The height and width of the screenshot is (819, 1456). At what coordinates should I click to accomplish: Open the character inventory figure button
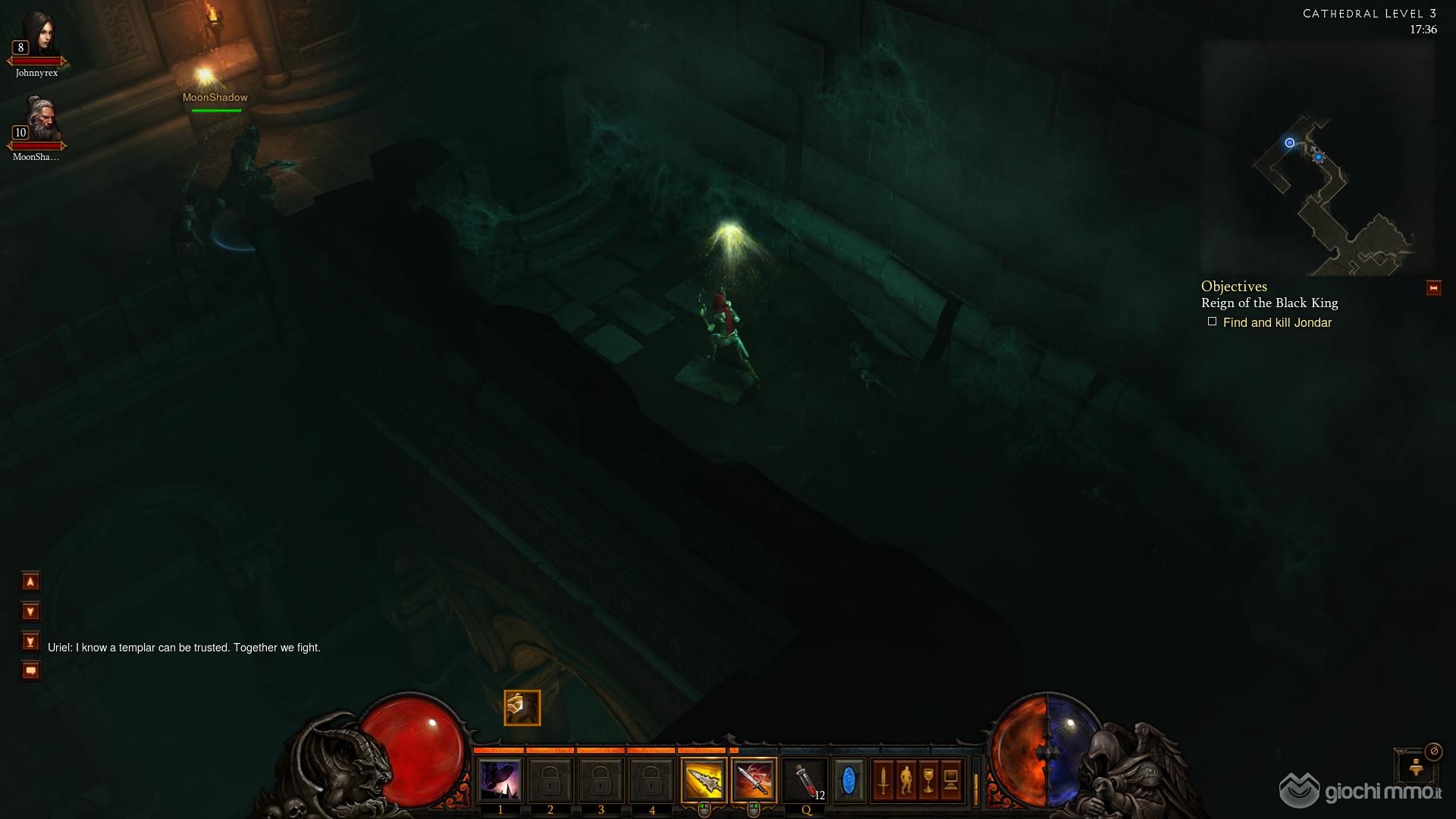(x=905, y=780)
